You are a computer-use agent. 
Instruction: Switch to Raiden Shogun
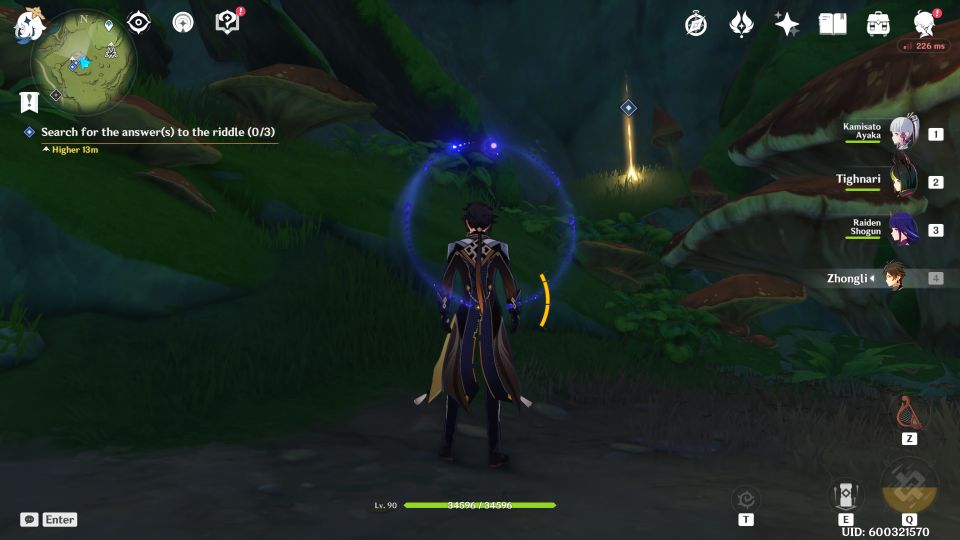903,230
